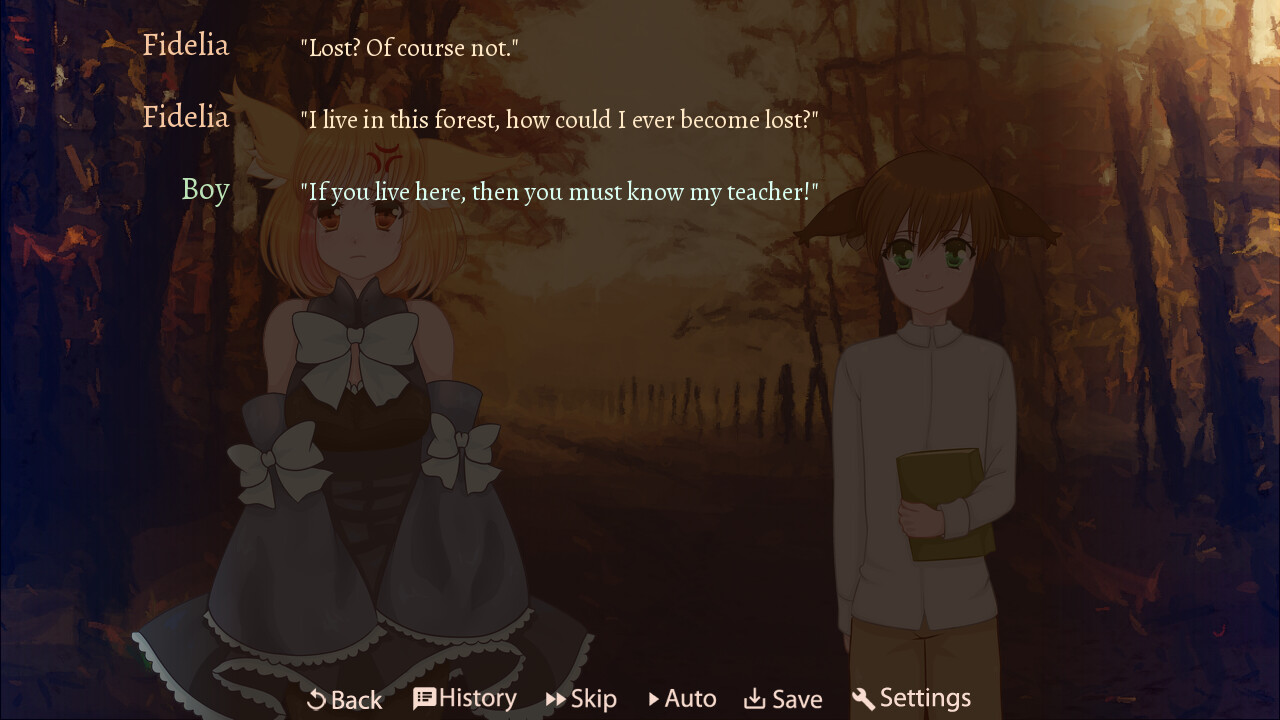1280x720 pixels.
Task: Open the dialogue History screen
Action: tap(464, 698)
